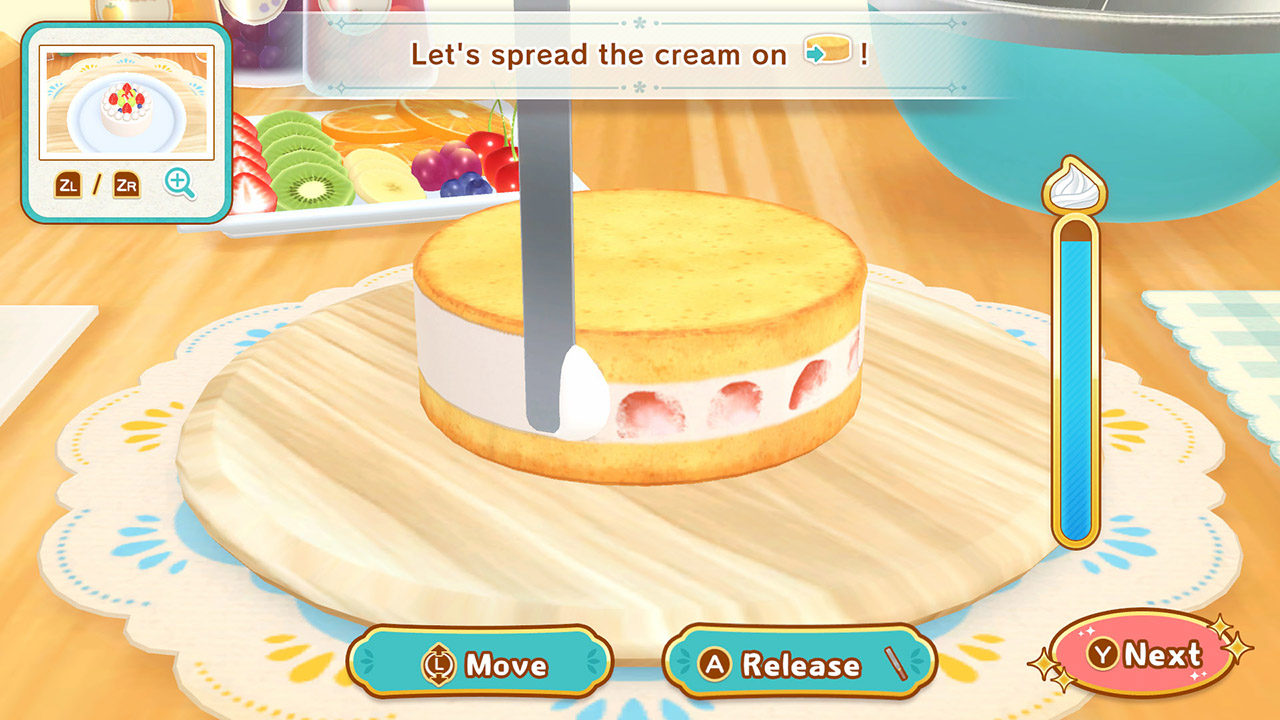1280x720 pixels.
Task: Click the snowflake ornament on the banner
Action: tap(638, 22)
